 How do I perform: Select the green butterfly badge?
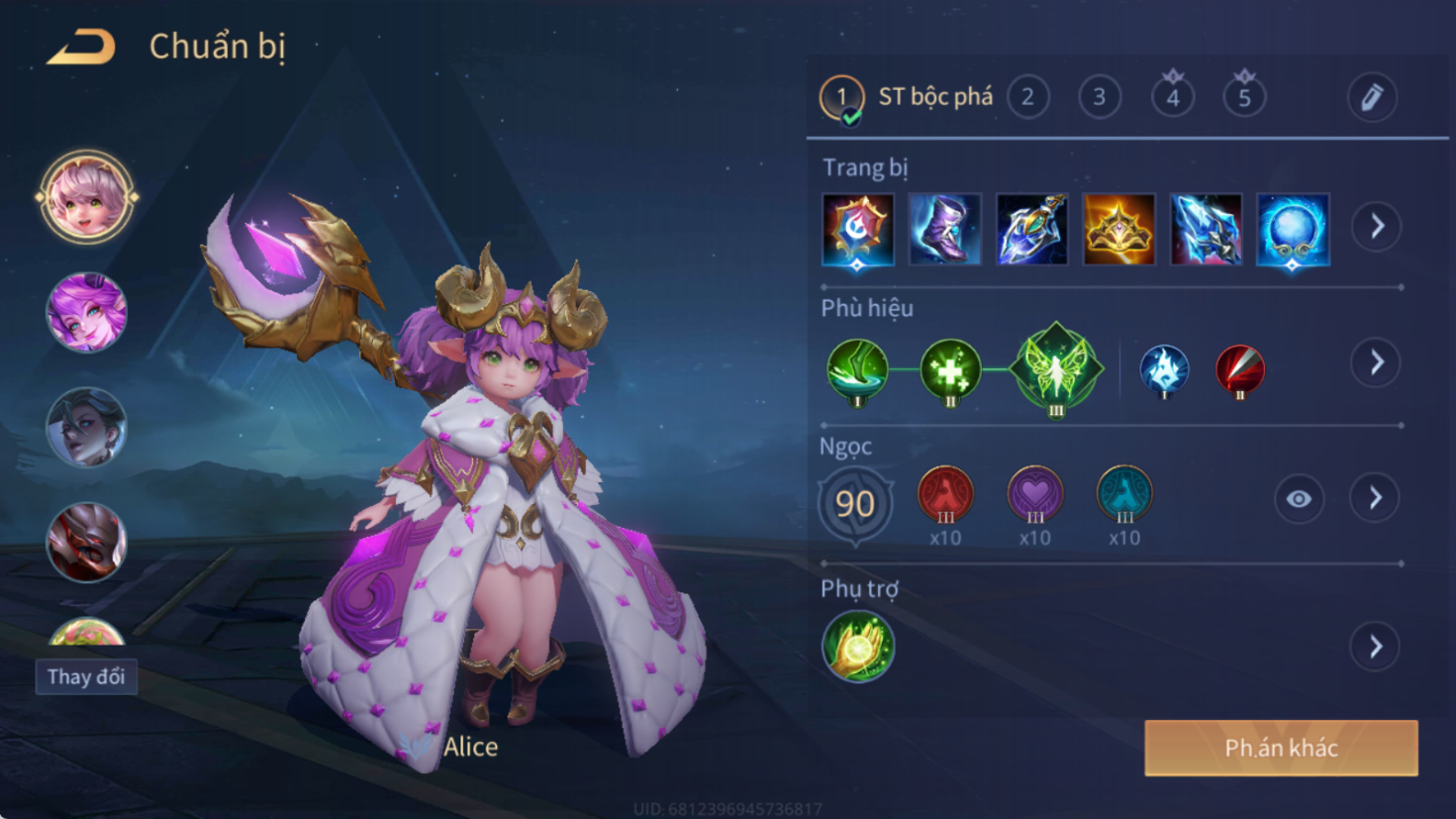click(x=1056, y=368)
